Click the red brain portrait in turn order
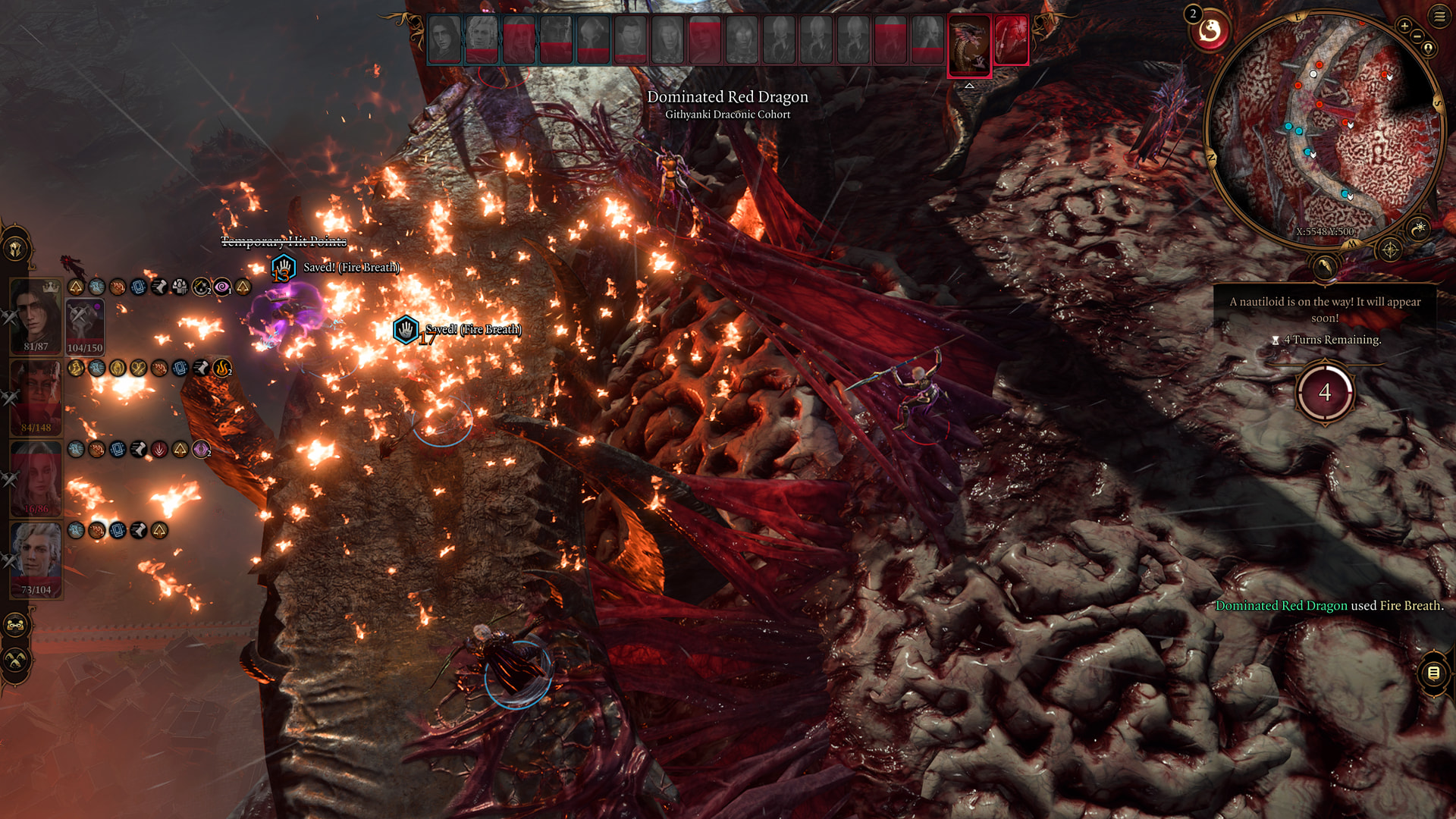The height and width of the screenshot is (819, 1456). (x=1010, y=39)
